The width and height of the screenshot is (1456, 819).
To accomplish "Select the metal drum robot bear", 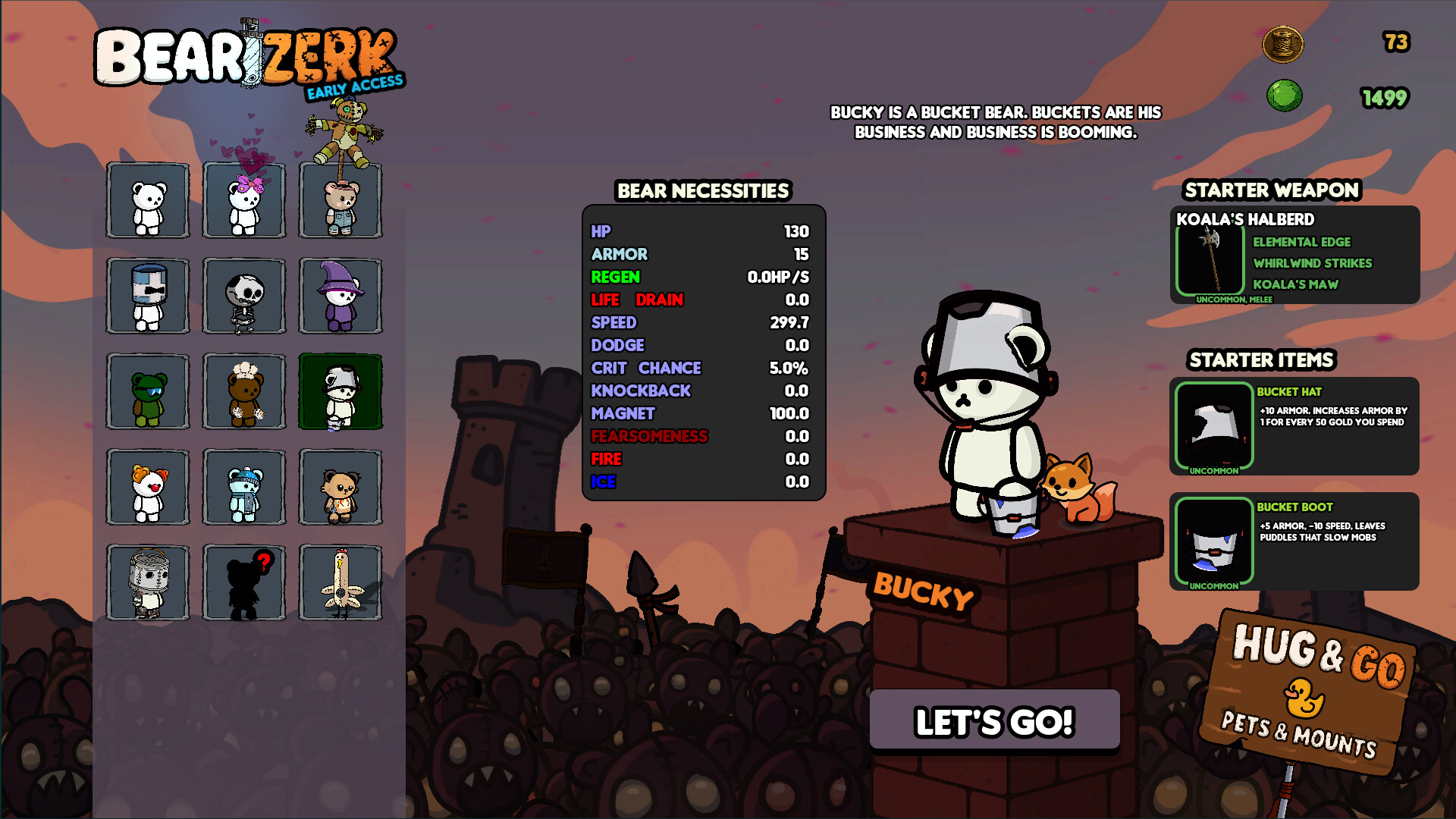I will click(149, 583).
